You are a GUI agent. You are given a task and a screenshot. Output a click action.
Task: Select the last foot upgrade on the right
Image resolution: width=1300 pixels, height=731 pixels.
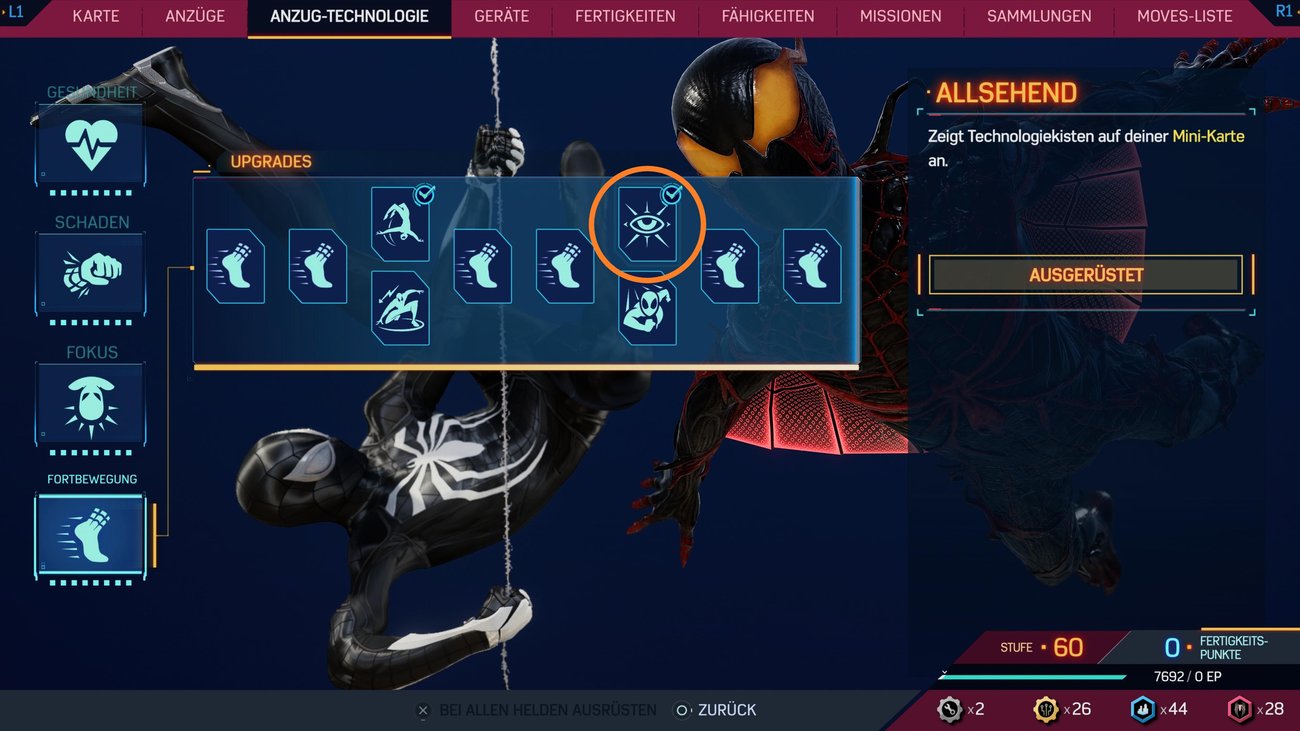tap(811, 264)
